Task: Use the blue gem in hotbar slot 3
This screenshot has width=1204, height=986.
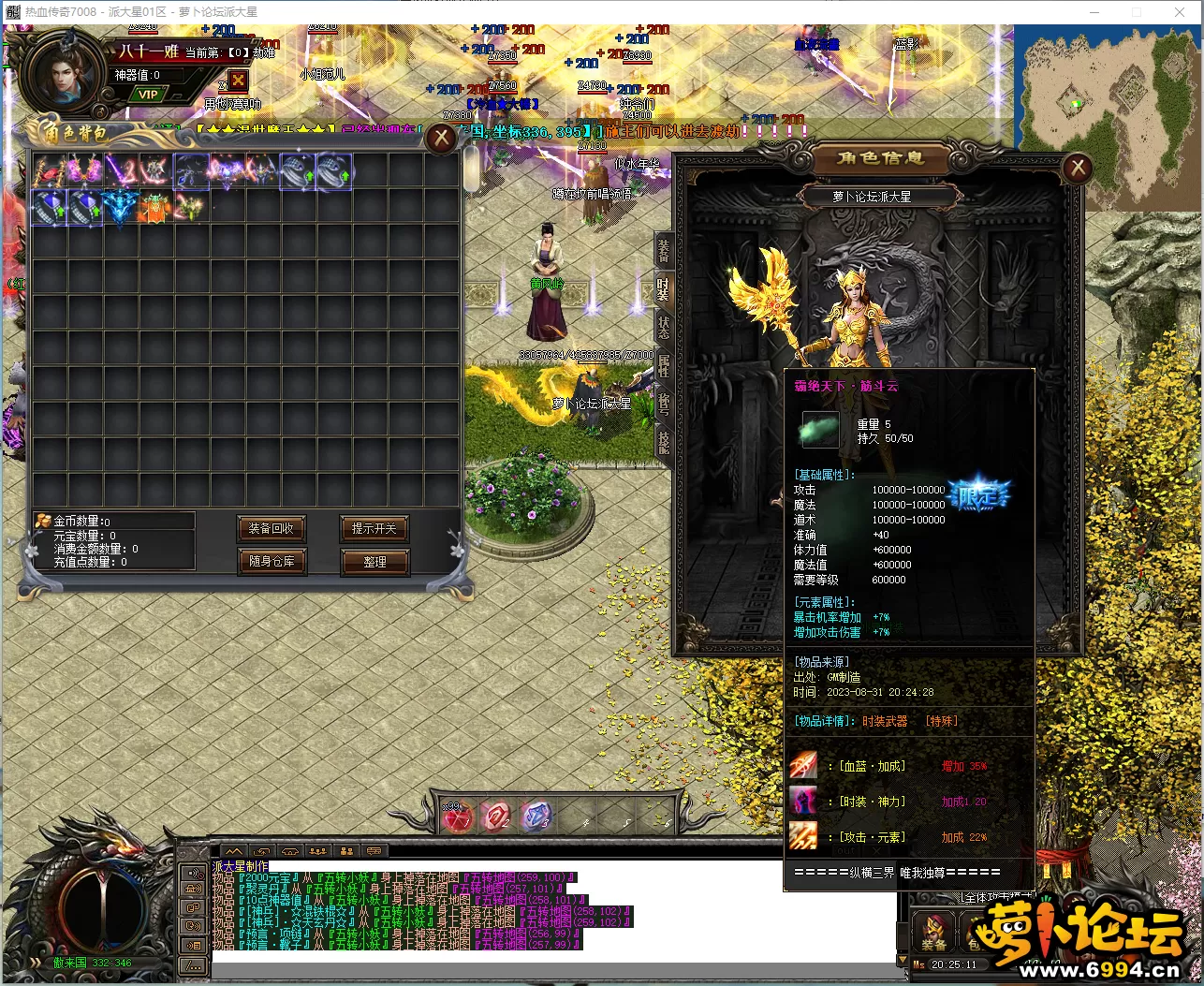Action: pos(536,817)
